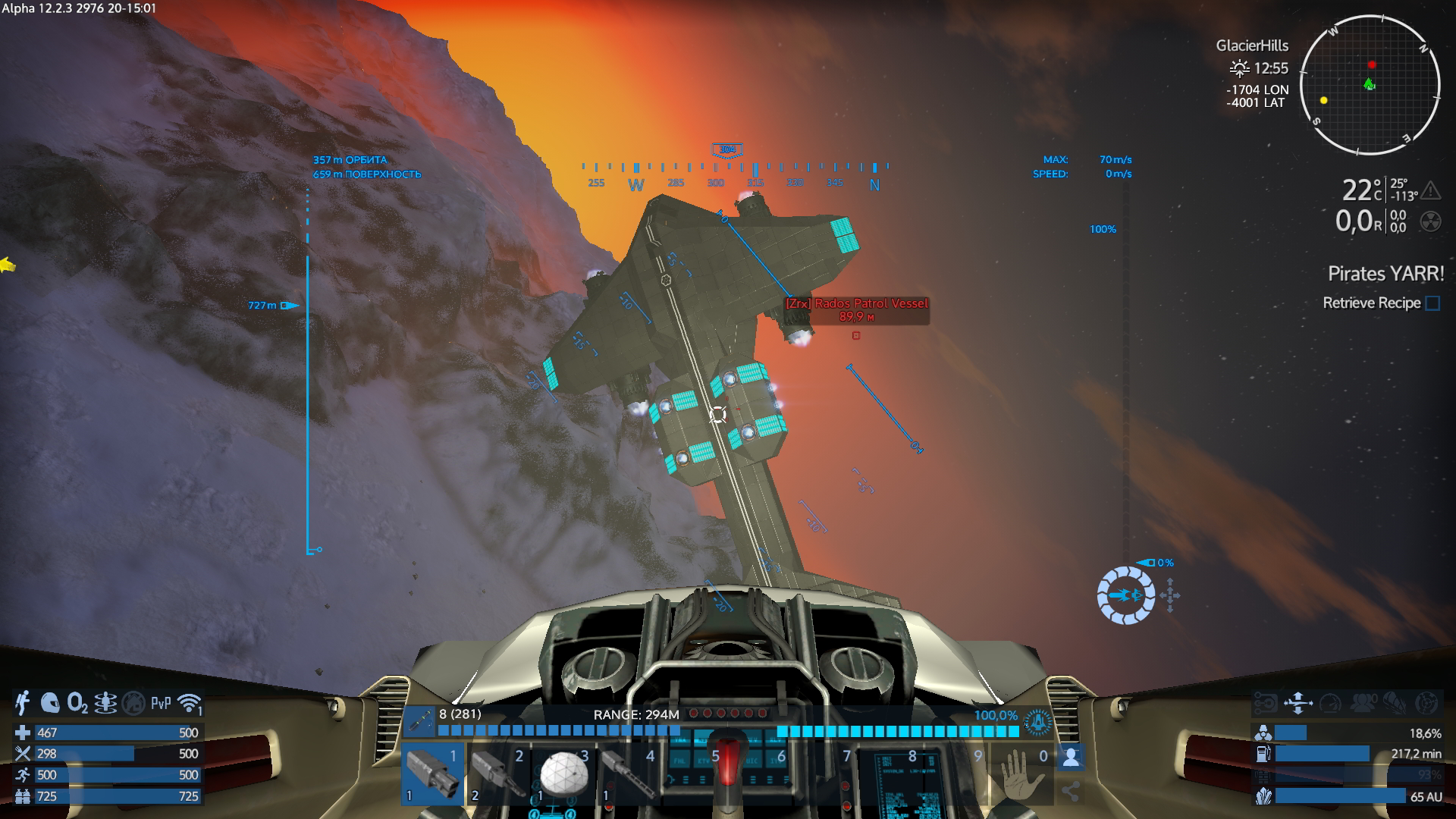Click the ship movement arrows icon

(x=1298, y=703)
